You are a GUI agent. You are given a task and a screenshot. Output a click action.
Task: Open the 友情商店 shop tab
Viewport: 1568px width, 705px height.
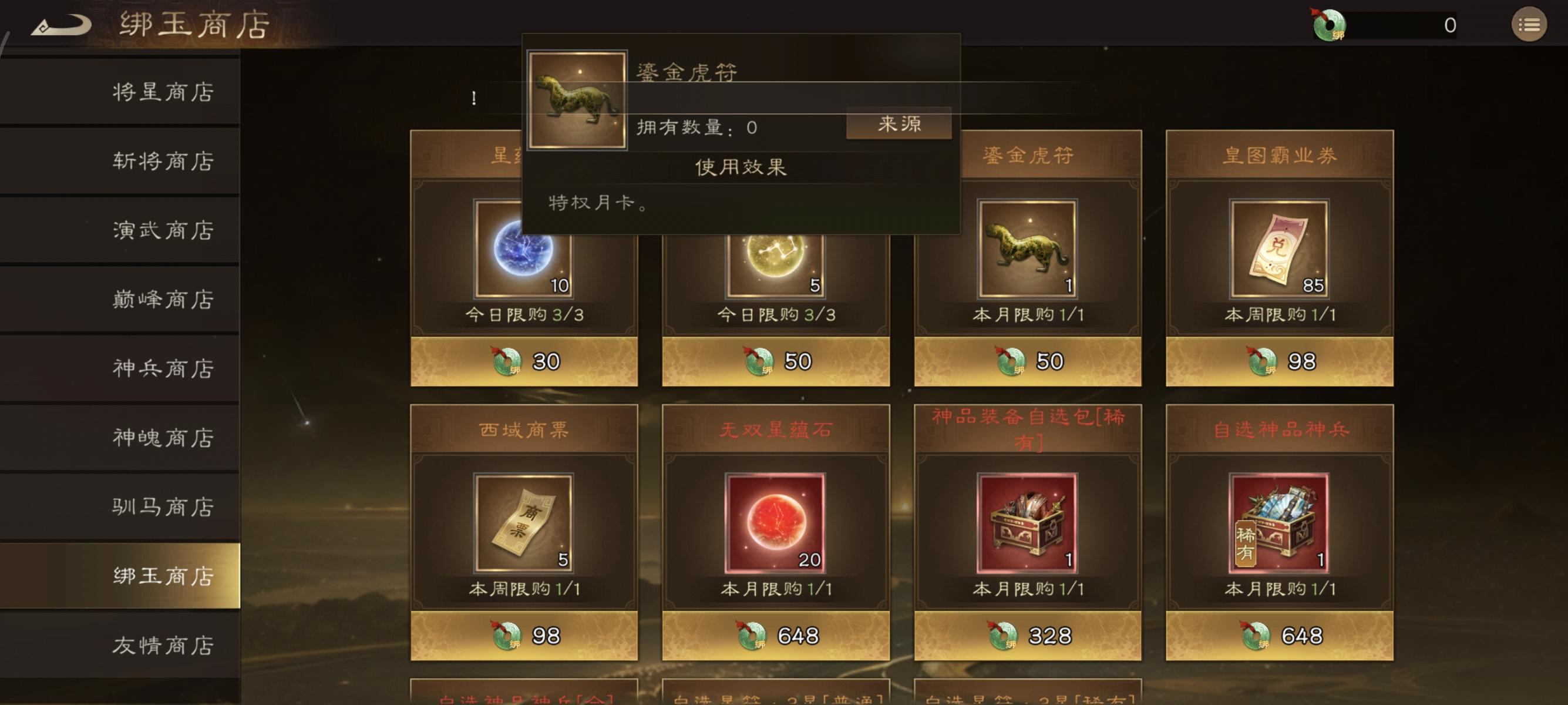pos(161,644)
